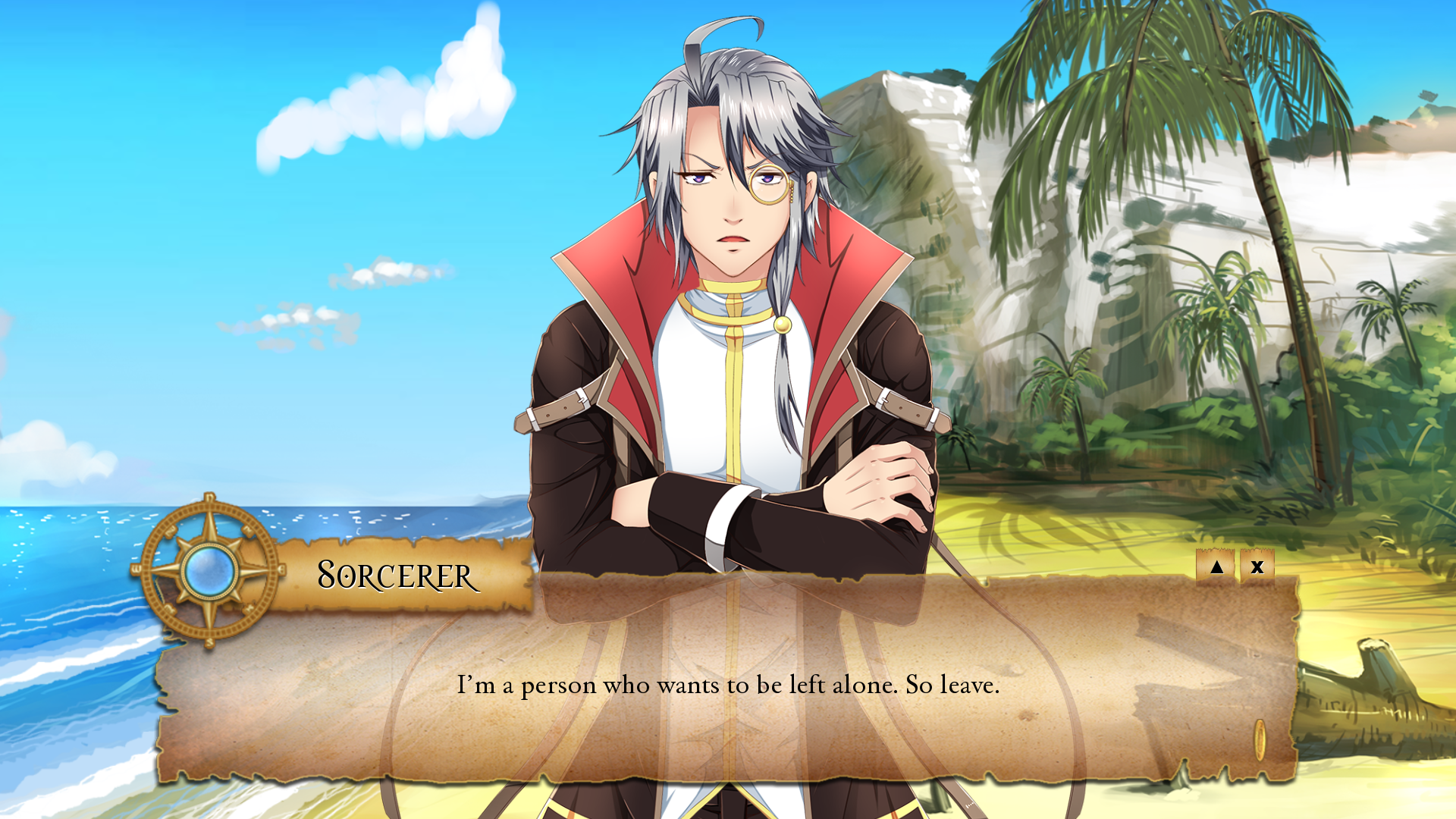Click the gold coin continue indicator

[x=1260, y=739]
